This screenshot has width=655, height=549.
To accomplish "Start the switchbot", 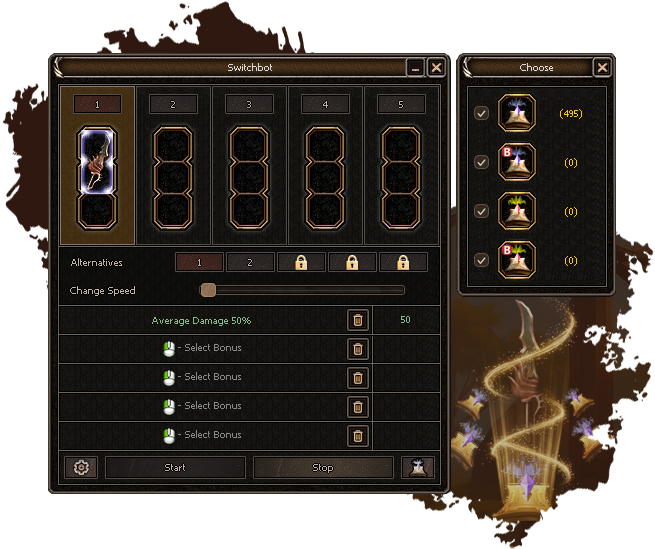I will (x=175, y=467).
